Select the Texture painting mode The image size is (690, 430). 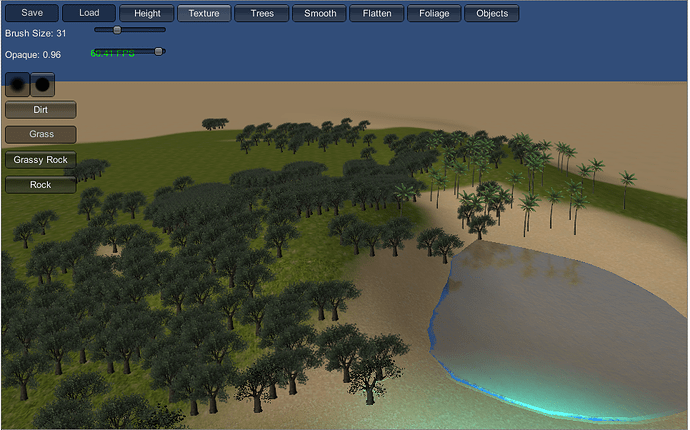(x=204, y=14)
